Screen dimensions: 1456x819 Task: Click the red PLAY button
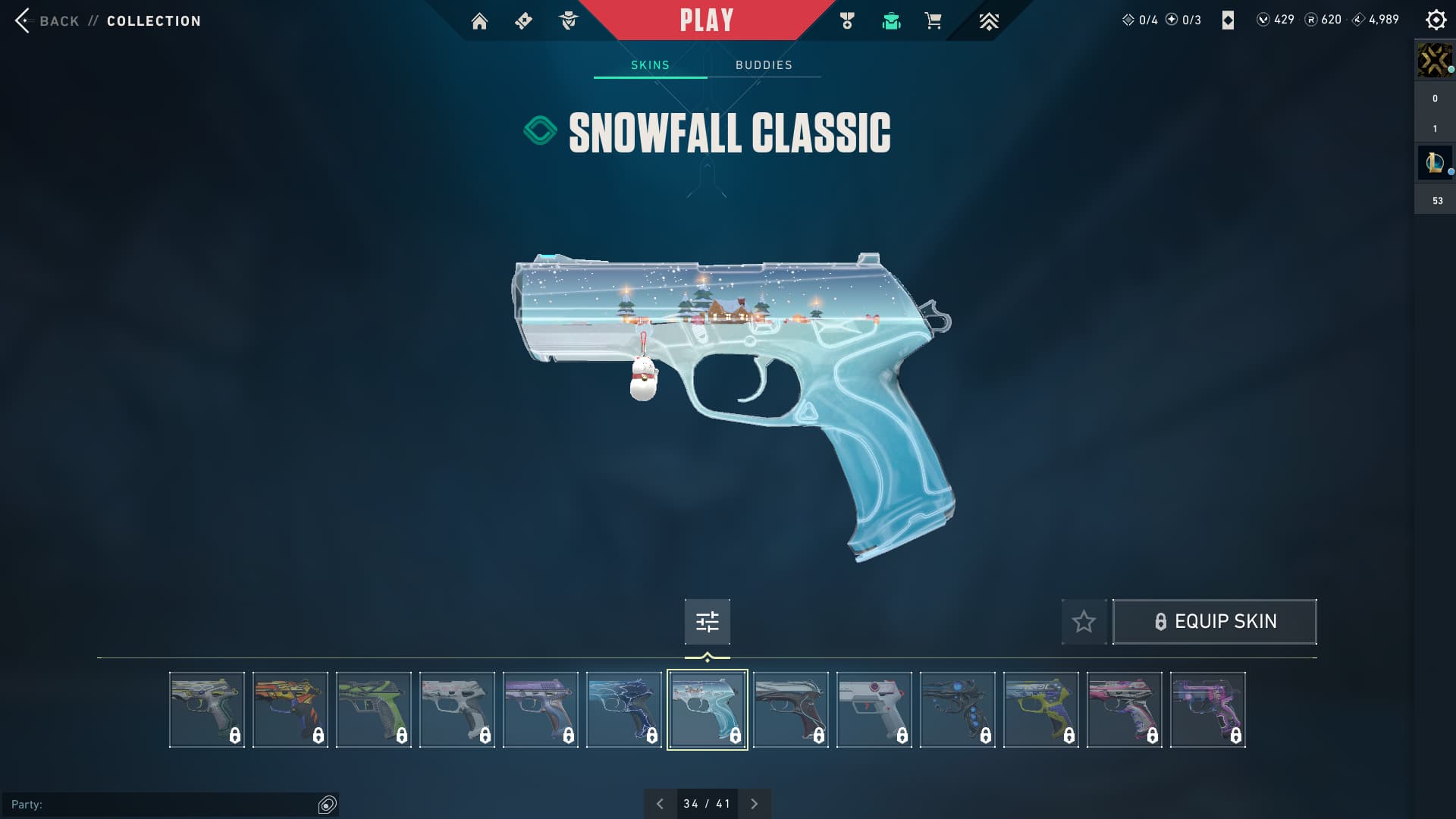pos(706,20)
